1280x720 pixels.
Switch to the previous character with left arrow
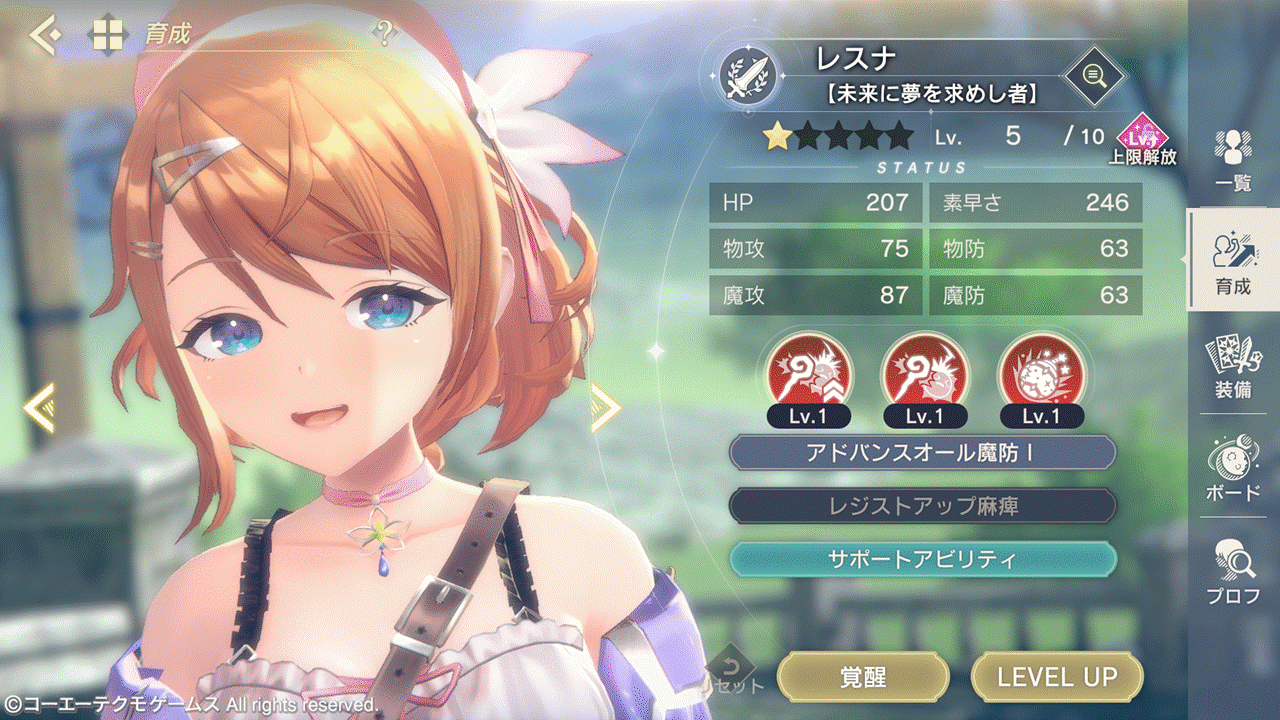(38, 407)
